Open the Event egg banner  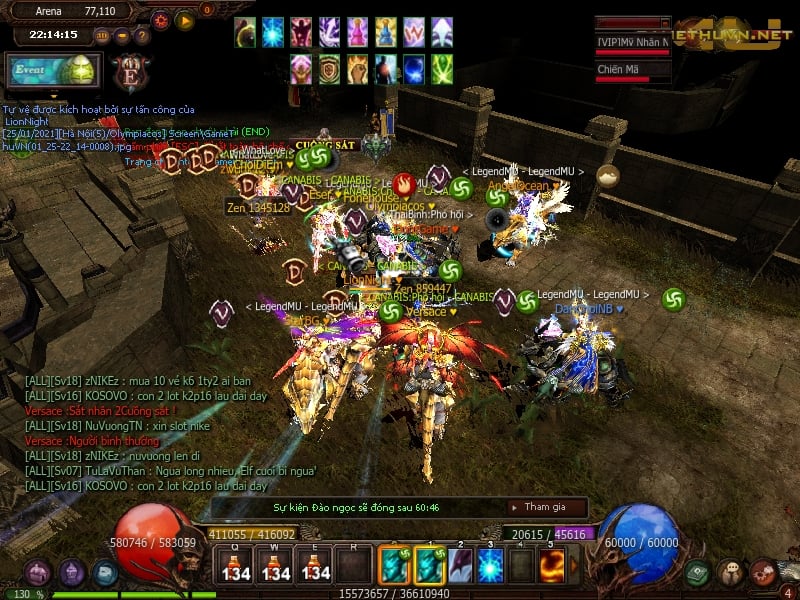tap(50, 69)
